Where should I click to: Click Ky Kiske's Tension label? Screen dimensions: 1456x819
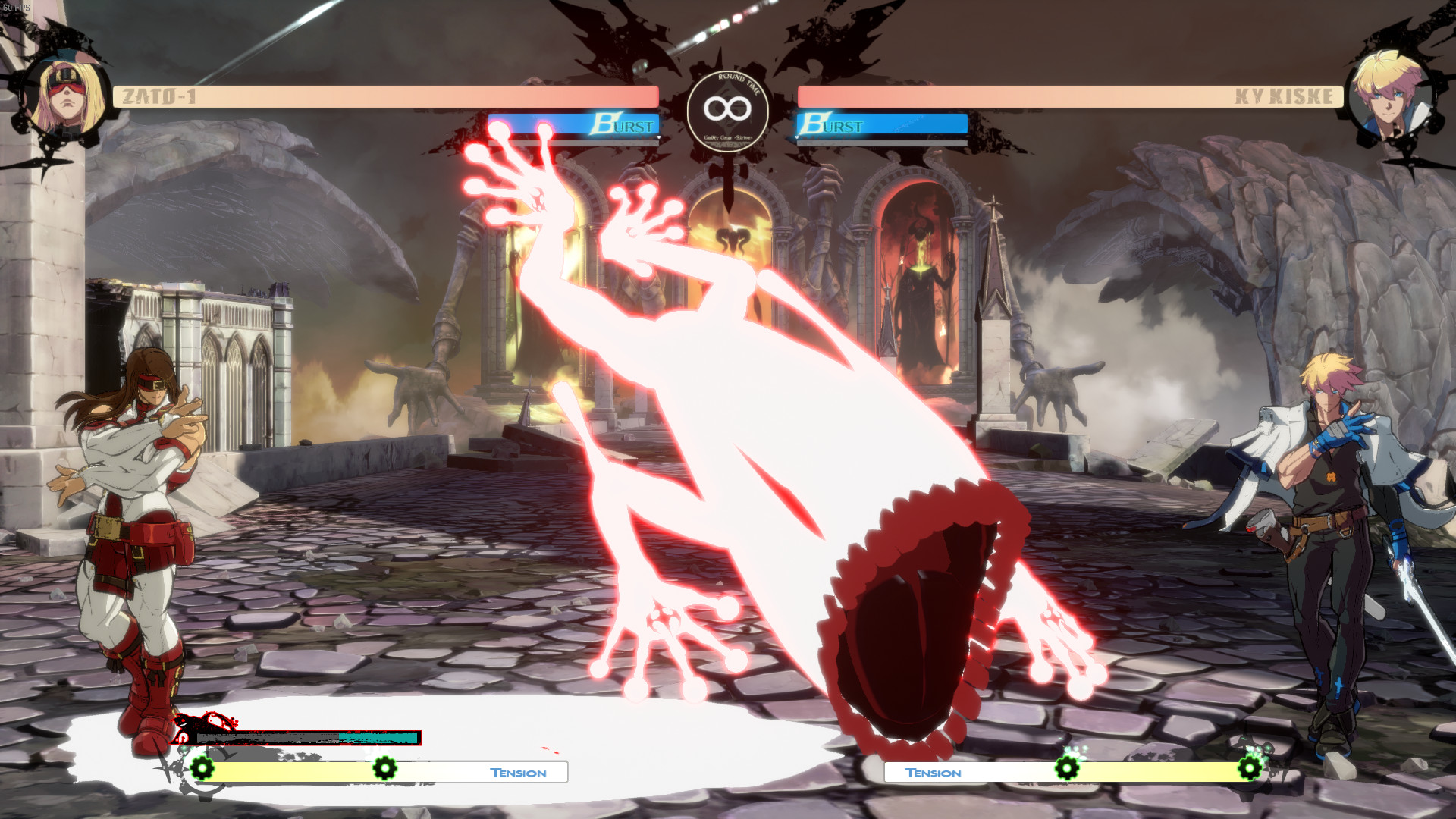pyautogui.click(x=934, y=772)
